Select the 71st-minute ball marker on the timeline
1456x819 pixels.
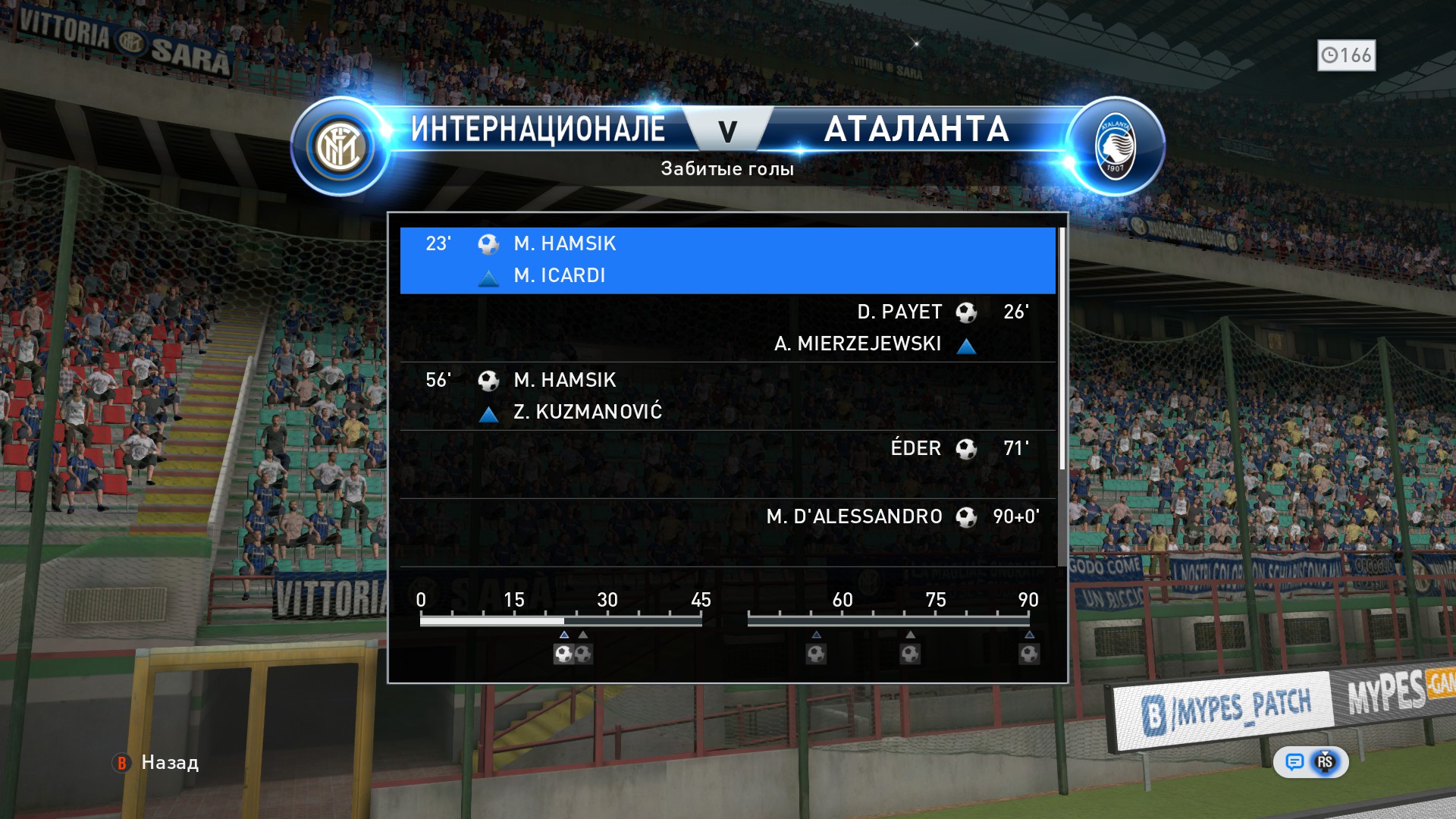(910, 654)
